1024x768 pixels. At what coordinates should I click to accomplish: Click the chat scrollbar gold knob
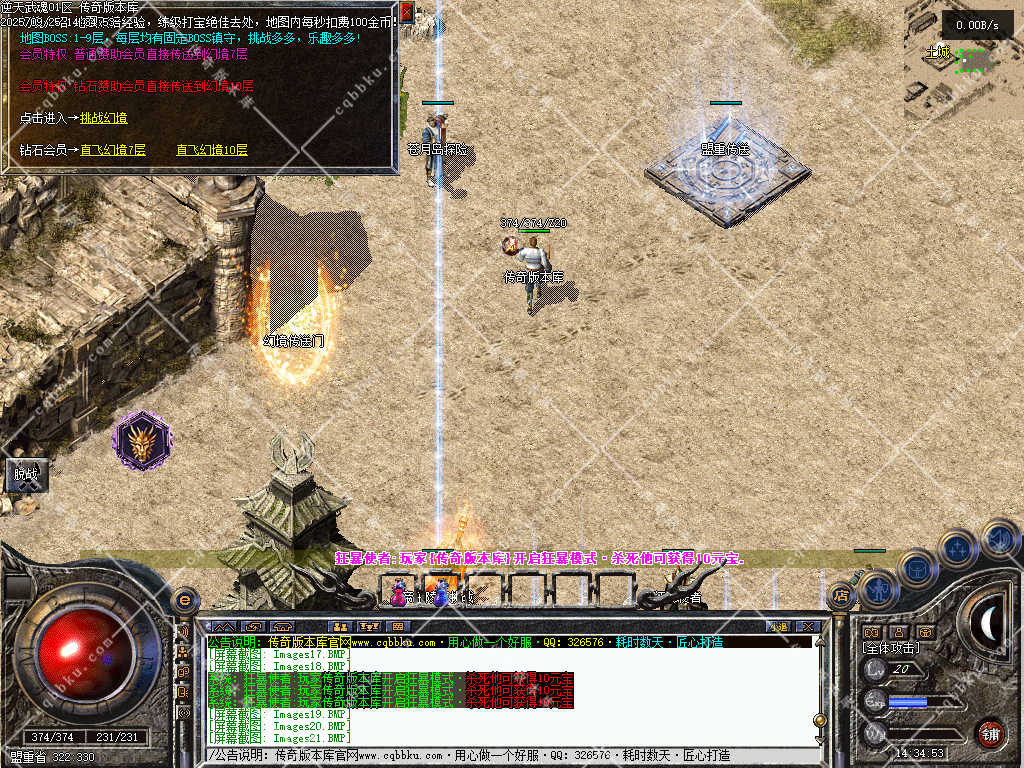pos(820,719)
